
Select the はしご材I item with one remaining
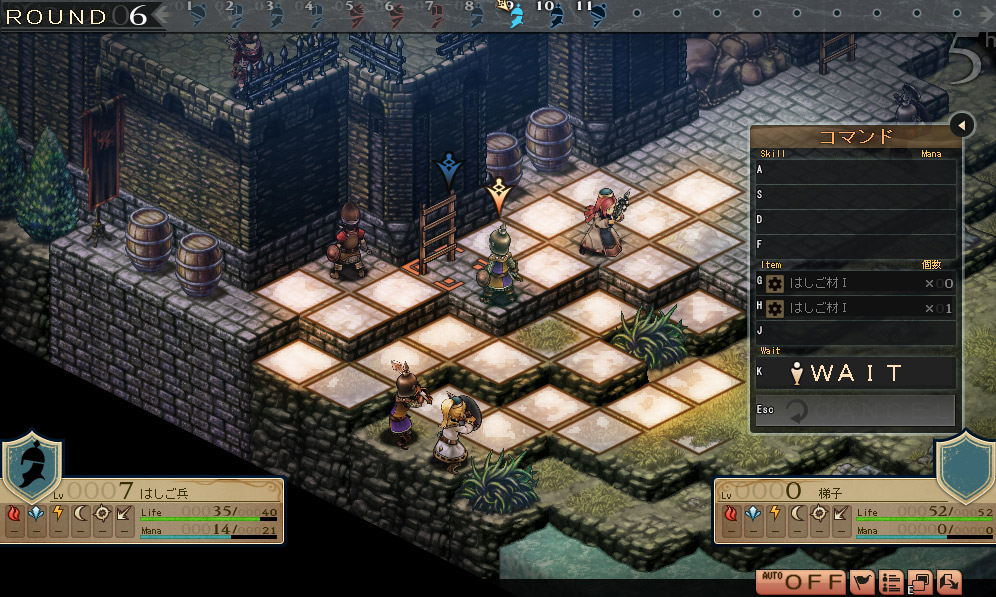[x=856, y=308]
